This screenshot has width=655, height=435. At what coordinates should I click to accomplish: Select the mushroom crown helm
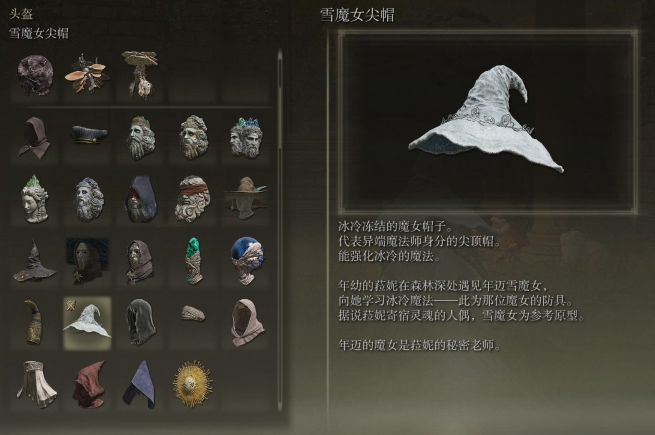(140, 73)
